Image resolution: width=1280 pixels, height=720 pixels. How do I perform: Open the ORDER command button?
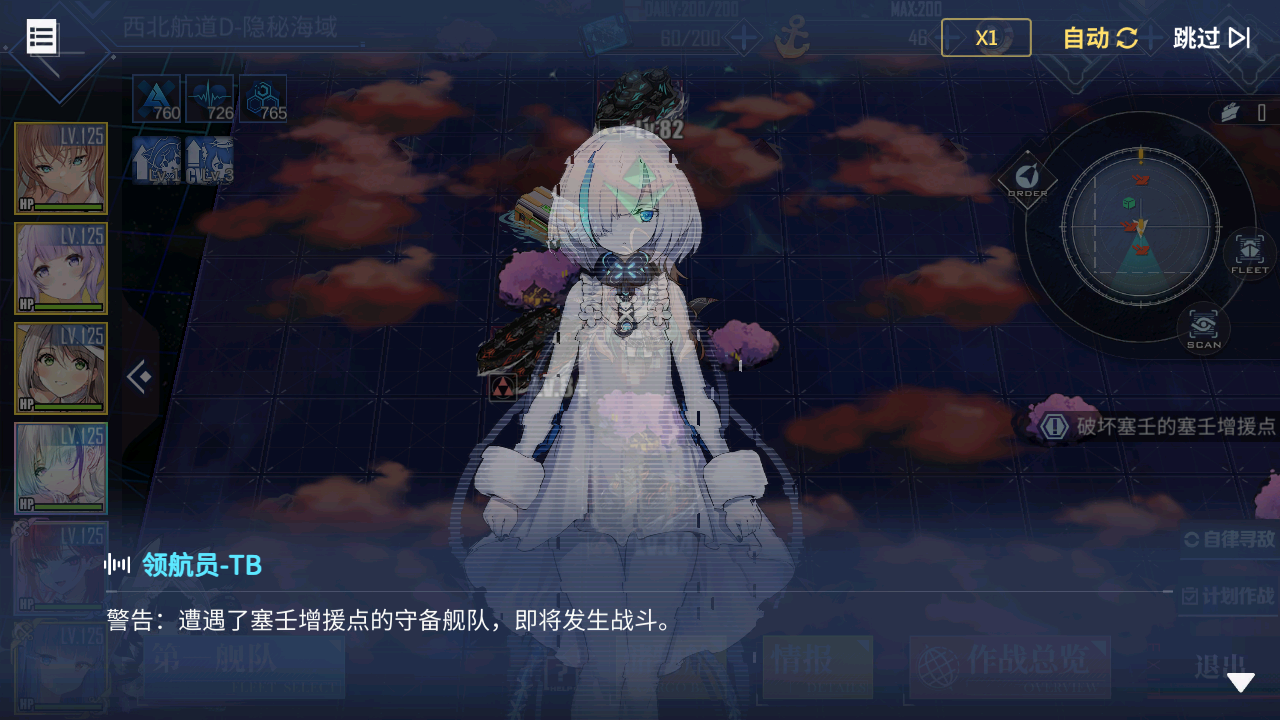pyautogui.click(x=1027, y=180)
